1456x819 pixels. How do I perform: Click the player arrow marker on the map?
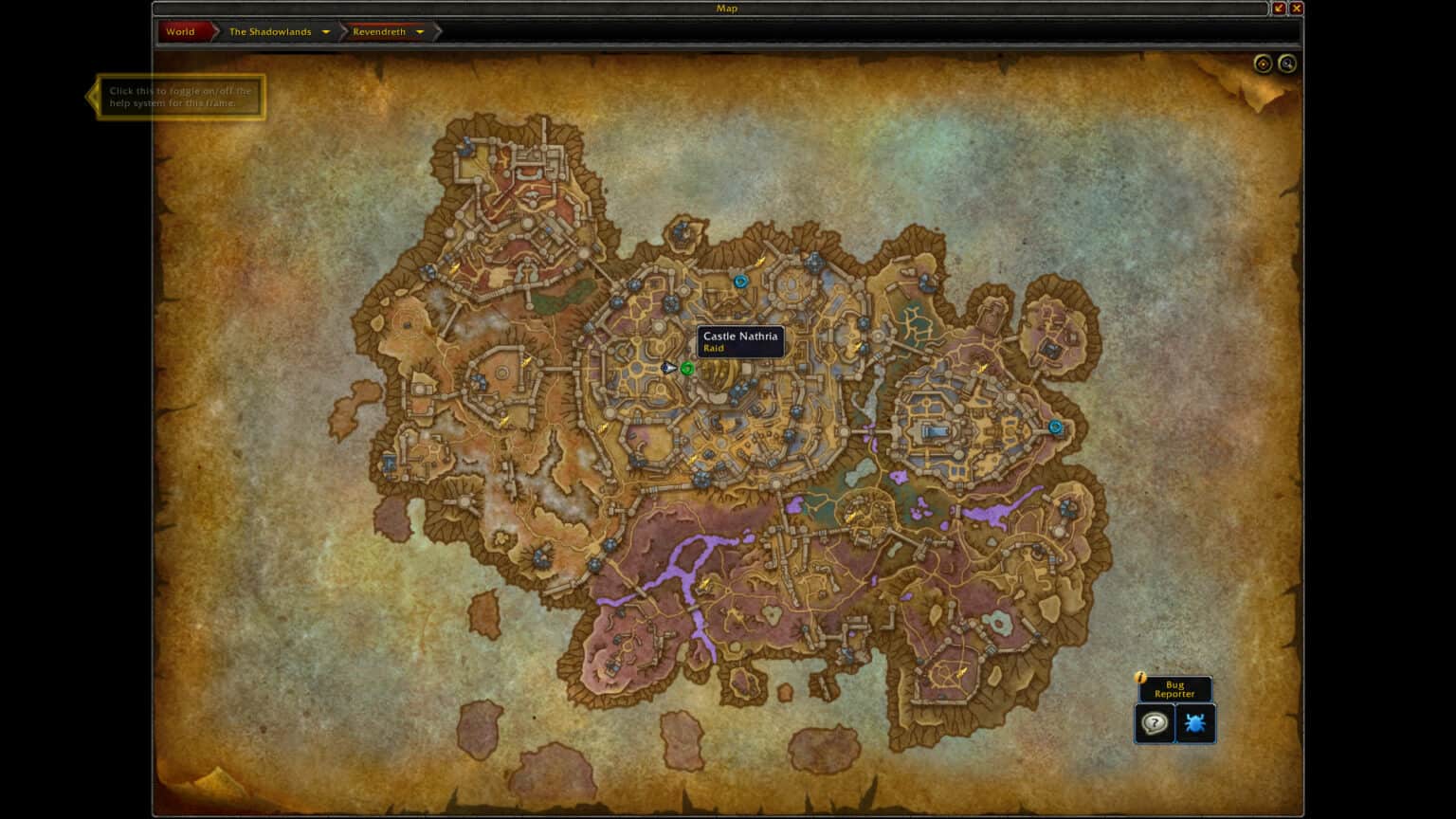coord(669,368)
